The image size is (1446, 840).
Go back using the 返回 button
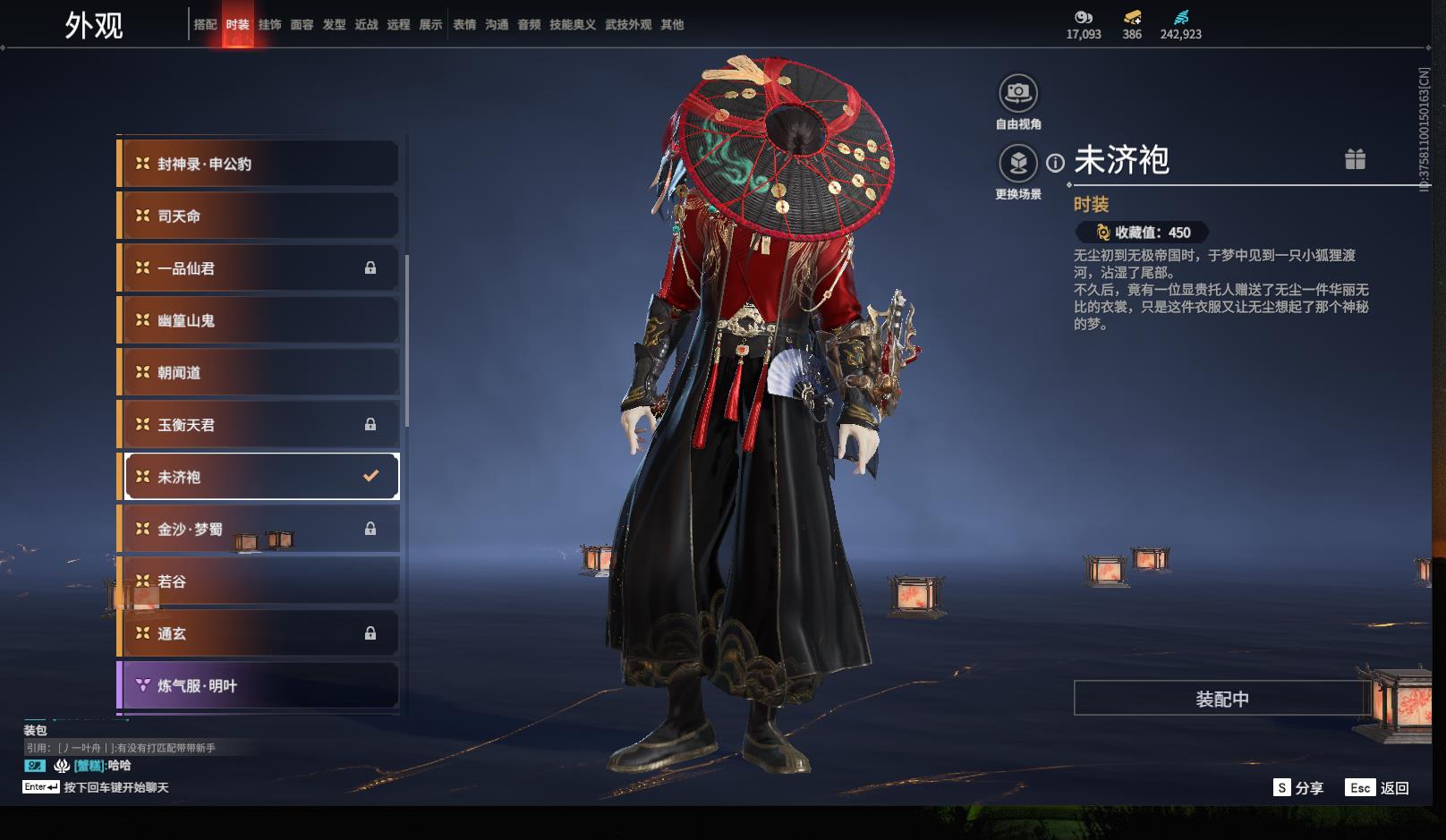[x=1378, y=787]
